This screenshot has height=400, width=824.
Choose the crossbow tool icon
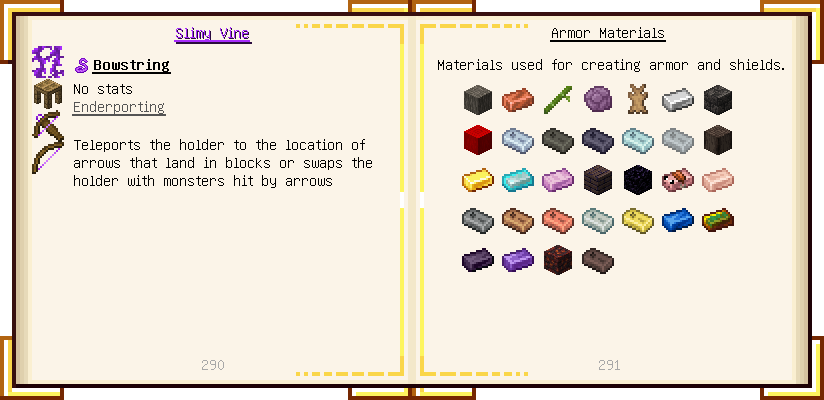coord(48,128)
